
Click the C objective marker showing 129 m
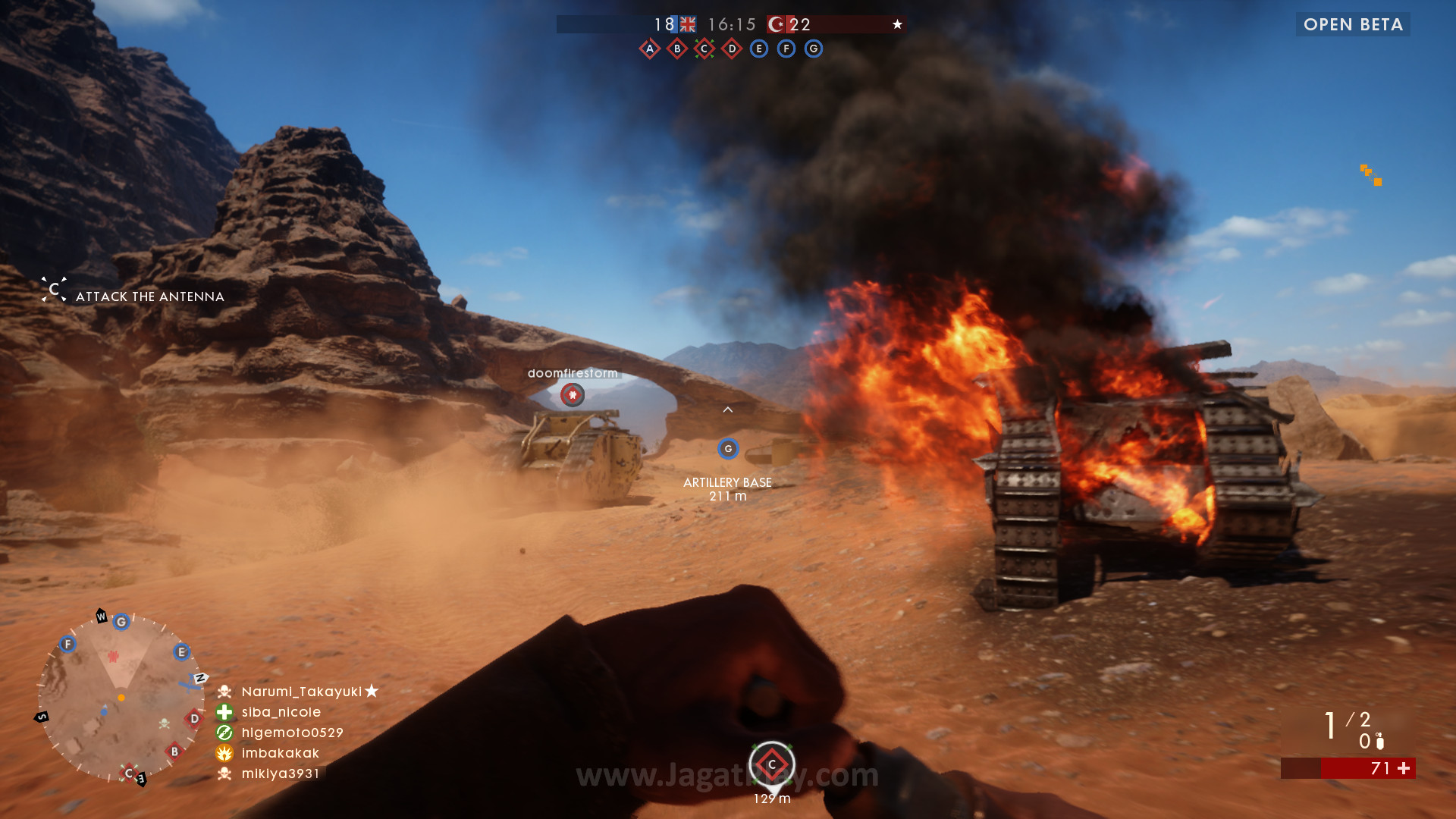click(772, 764)
